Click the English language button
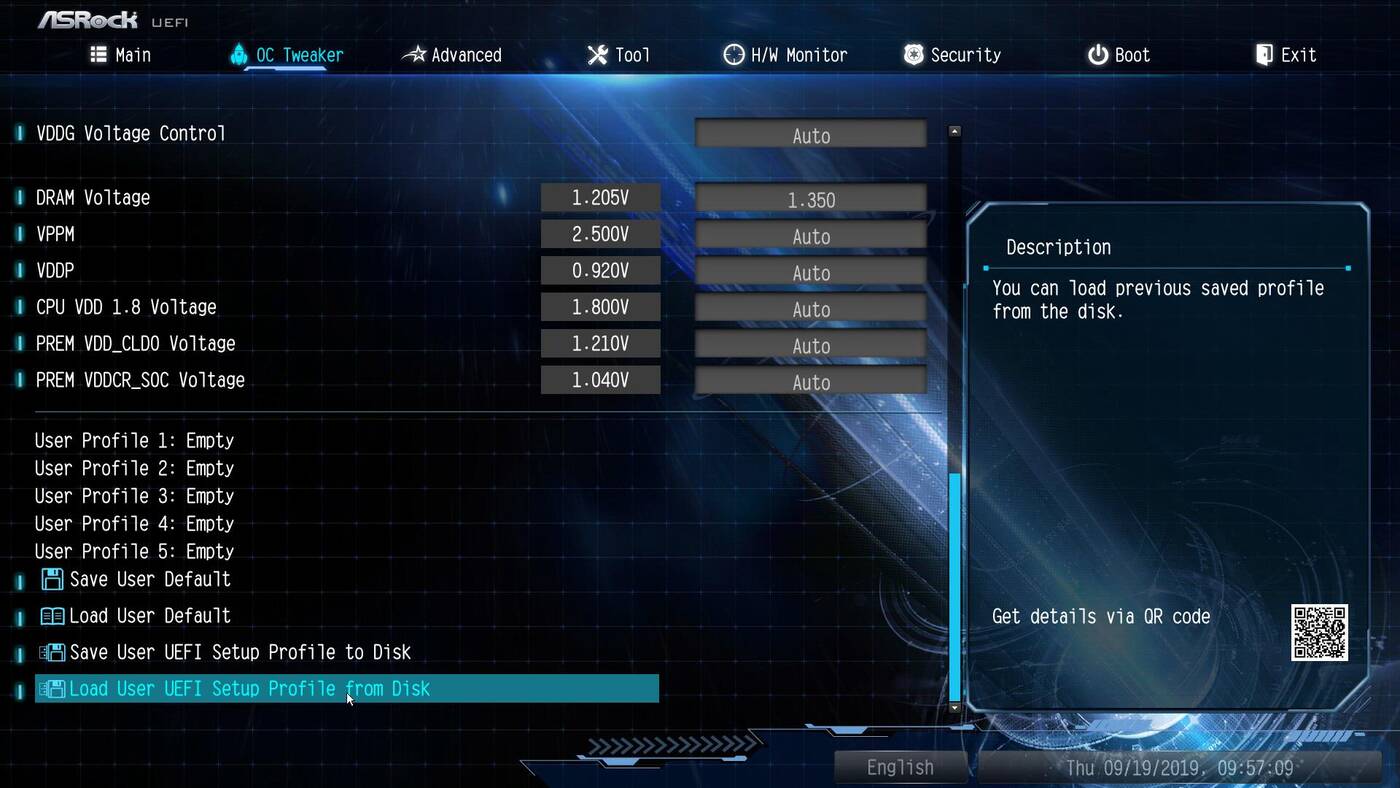Image resolution: width=1400 pixels, height=788 pixels. pyautogui.click(x=900, y=767)
